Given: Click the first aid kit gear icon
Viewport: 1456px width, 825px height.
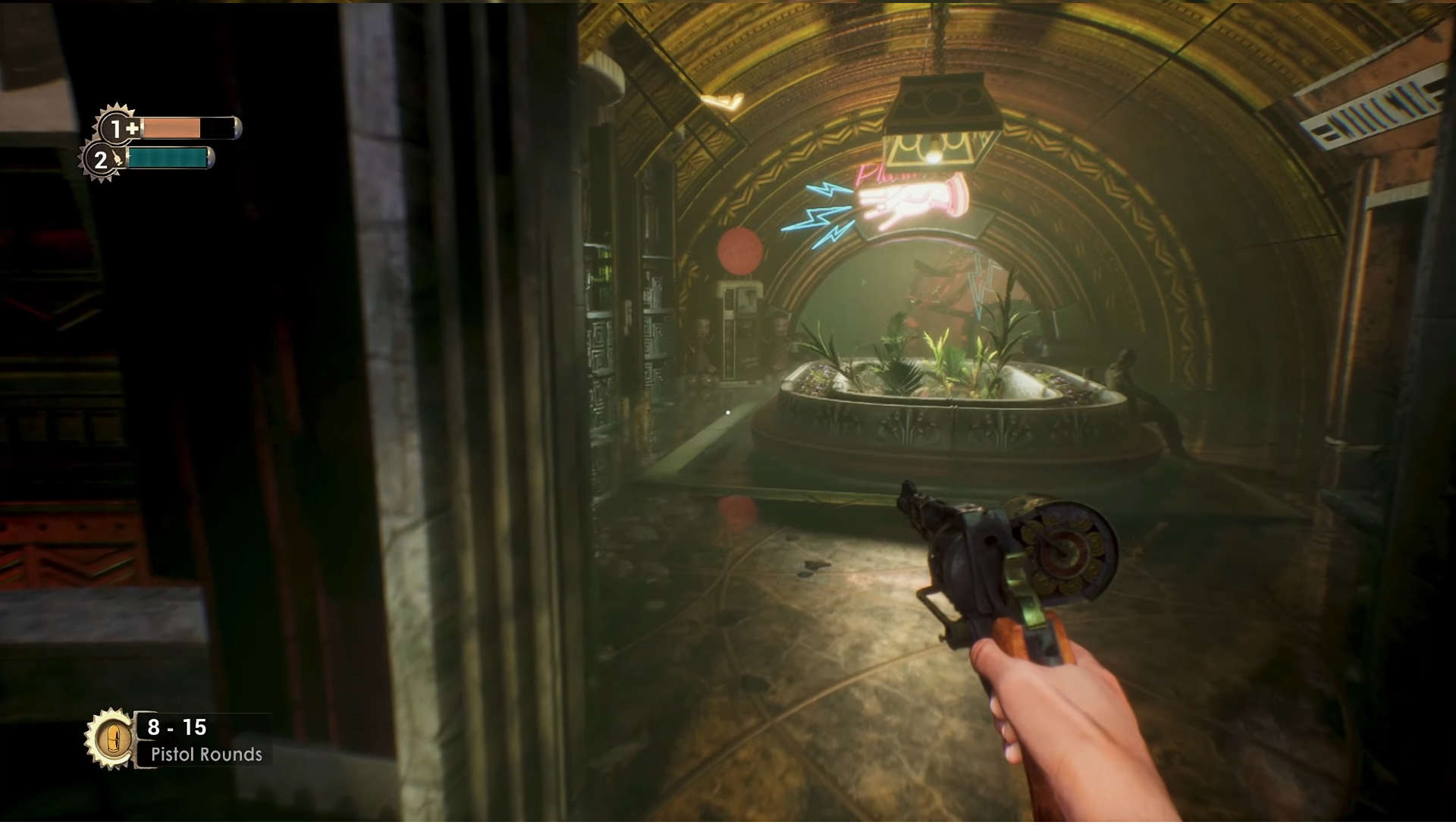Looking at the screenshot, I should tap(118, 127).
